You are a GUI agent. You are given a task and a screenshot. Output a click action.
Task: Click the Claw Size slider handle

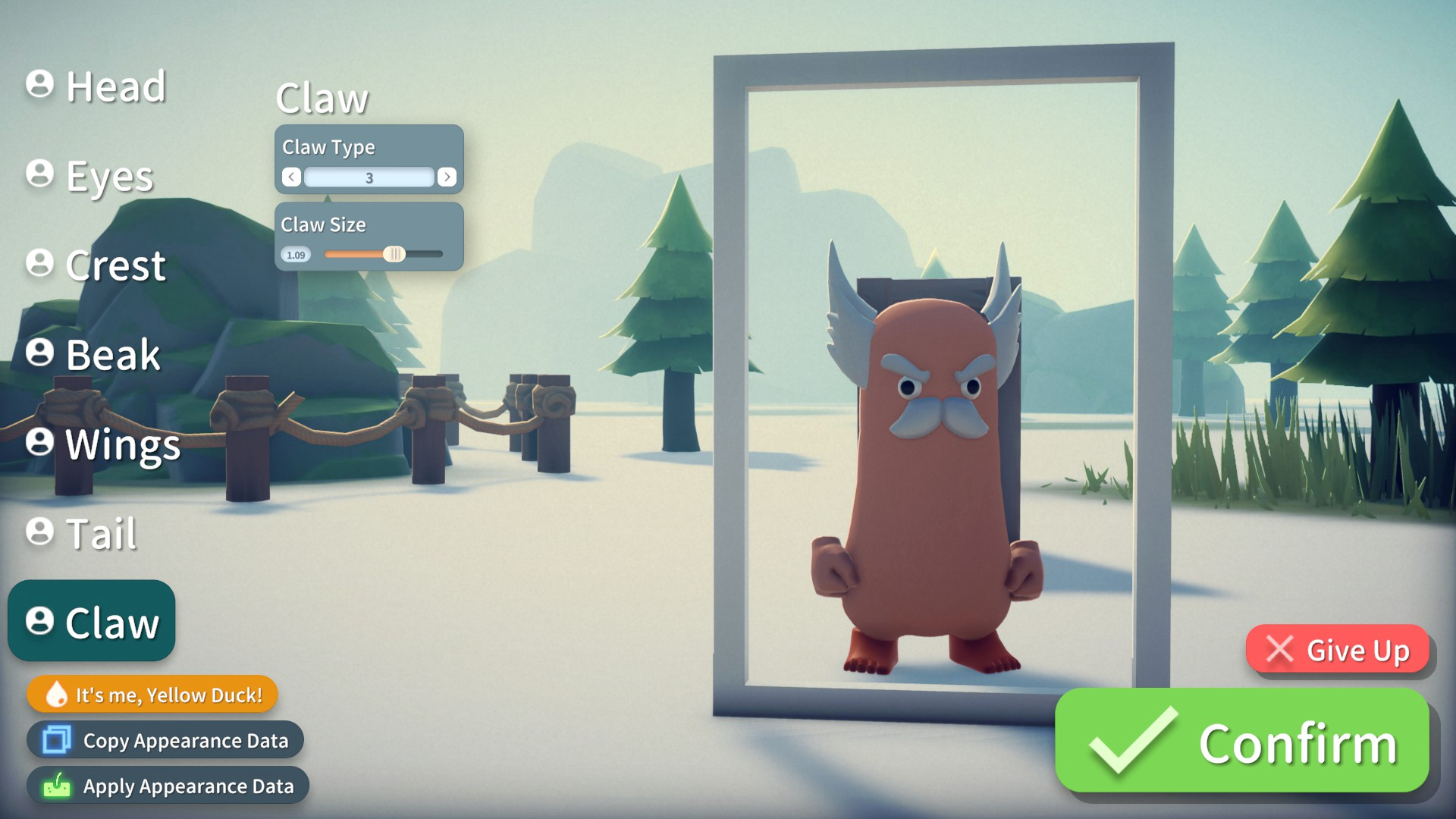(x=394, y=255)
